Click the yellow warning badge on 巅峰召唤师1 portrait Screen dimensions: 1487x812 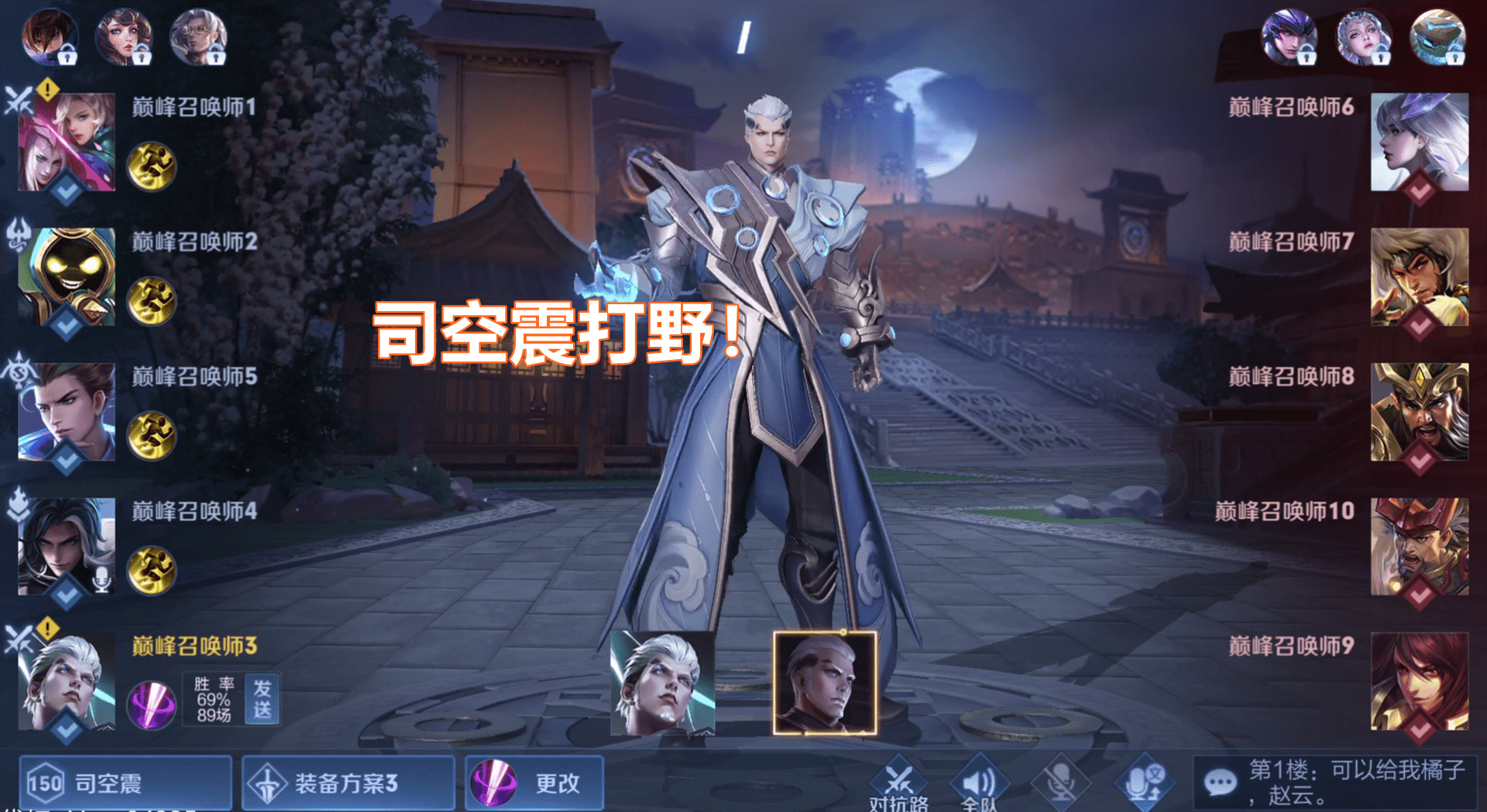coord(46,91)
